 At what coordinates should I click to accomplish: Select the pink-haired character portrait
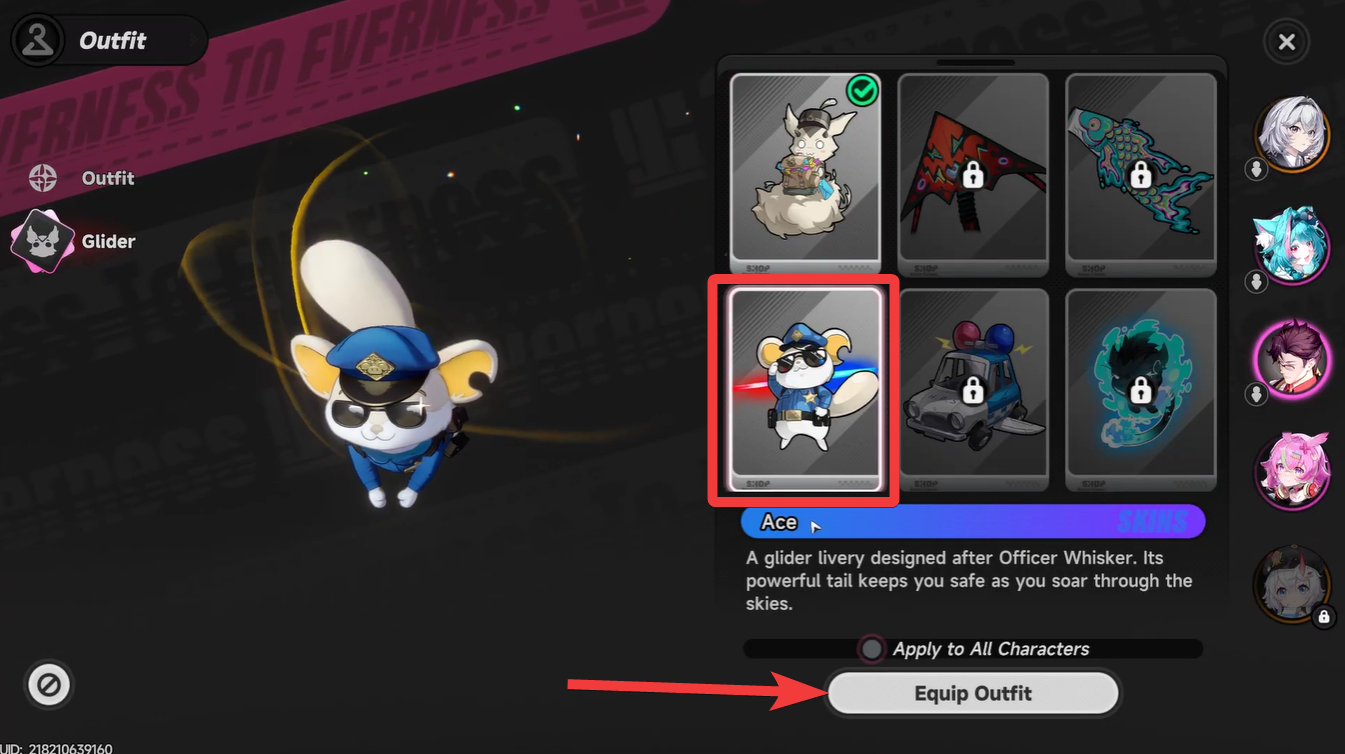pyautogui.click(x=1291, y=473)
